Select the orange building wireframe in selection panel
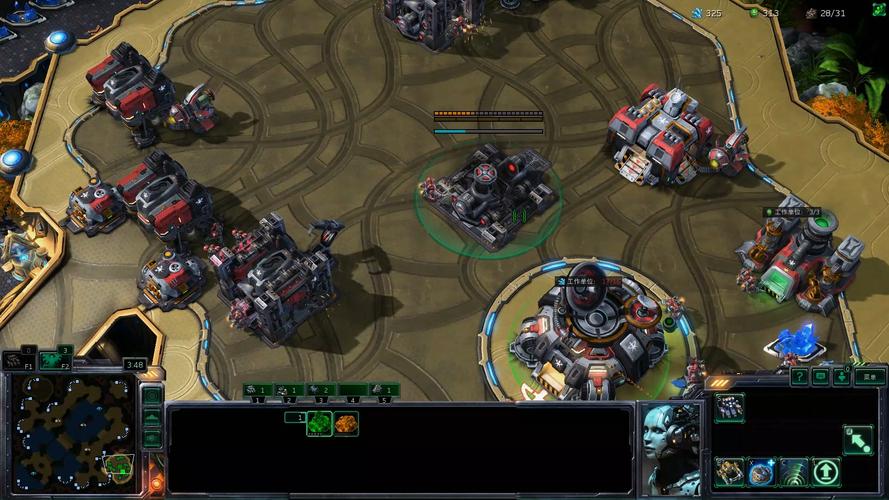This screenshot has width=889, height=500. (x=346, y=424)
